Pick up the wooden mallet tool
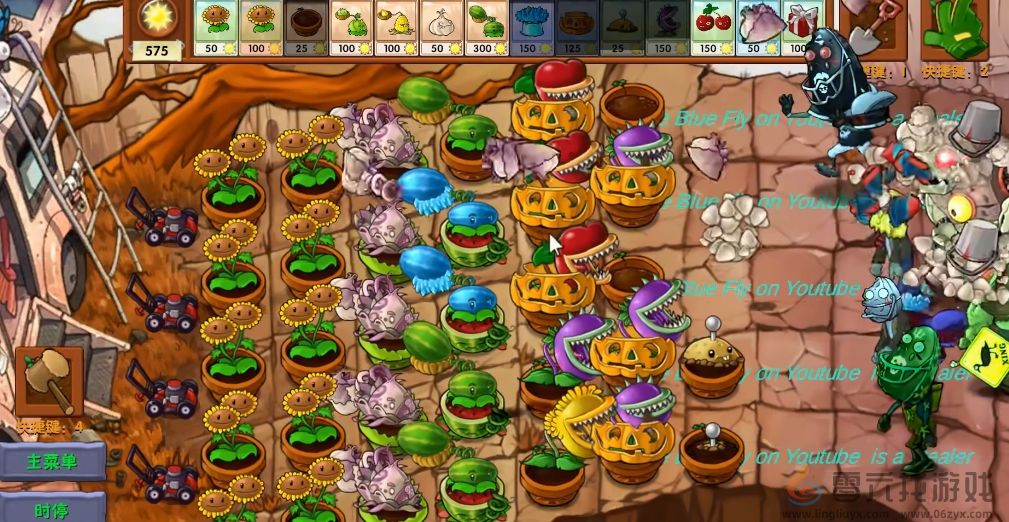 (x=46, y=381)
